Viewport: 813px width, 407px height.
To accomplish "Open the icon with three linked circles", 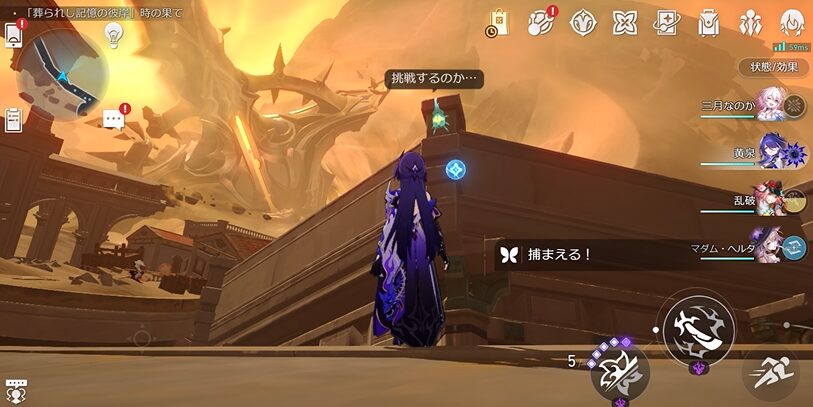I will tap(541, 22).
